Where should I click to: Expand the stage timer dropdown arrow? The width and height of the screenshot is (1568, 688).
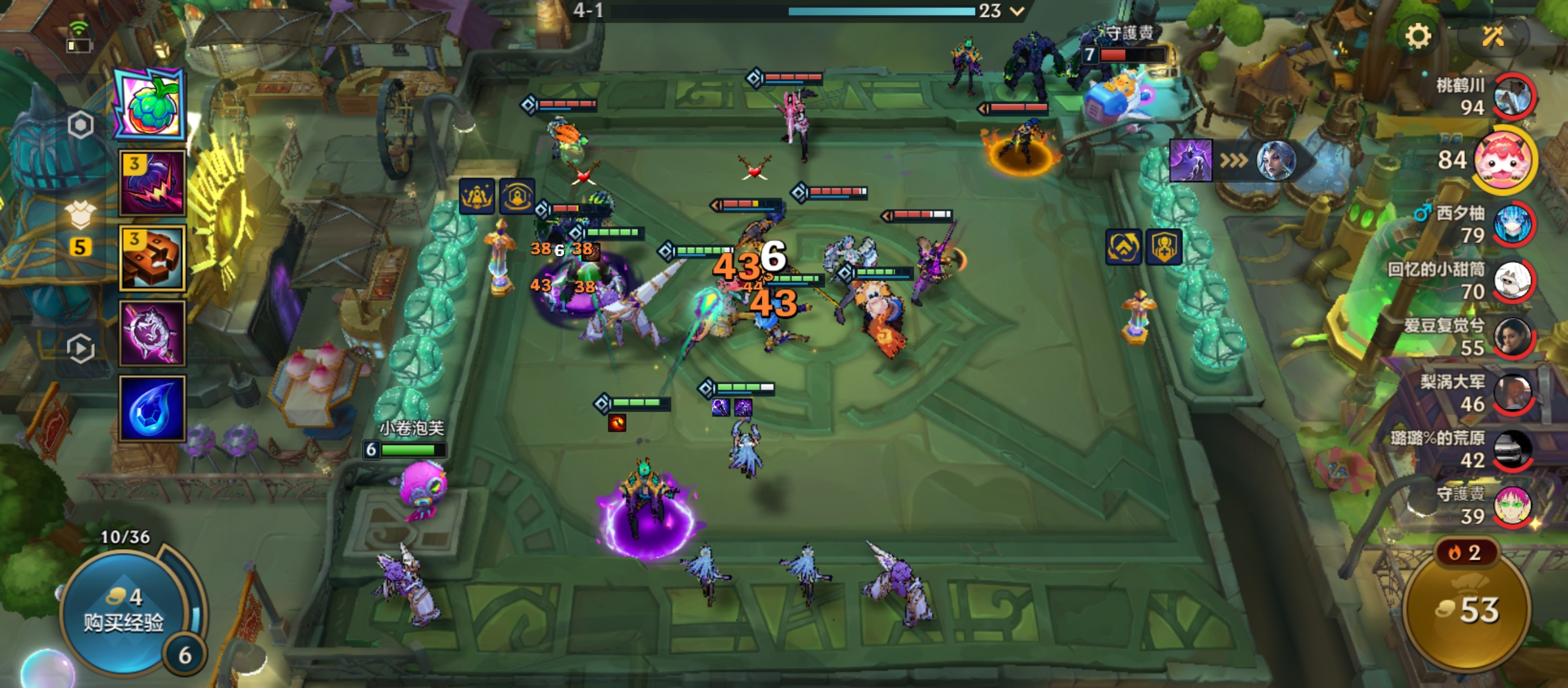[x=1017, y=11]
